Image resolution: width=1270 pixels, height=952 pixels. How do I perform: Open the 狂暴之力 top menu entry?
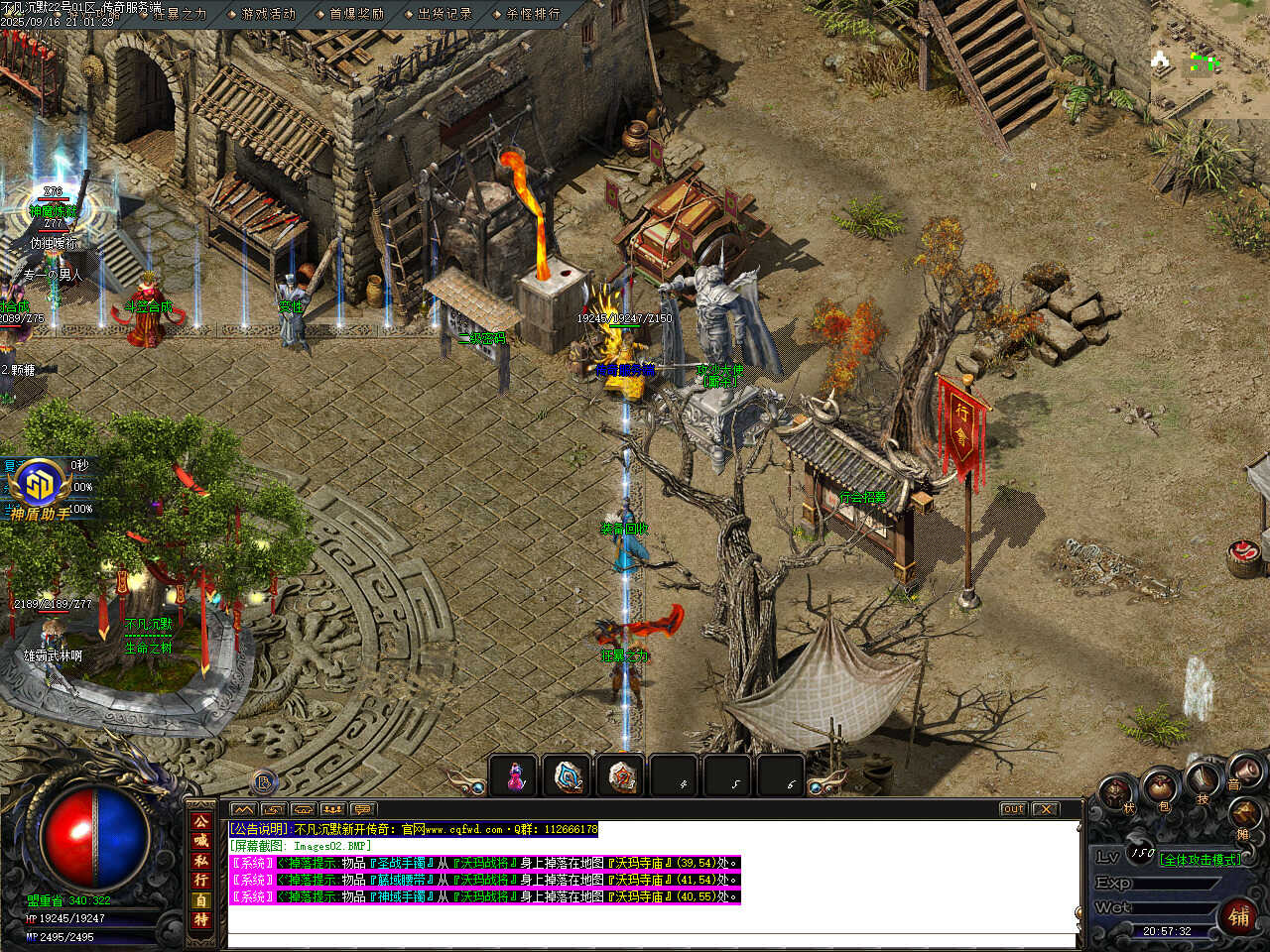[x=180, y=14]
